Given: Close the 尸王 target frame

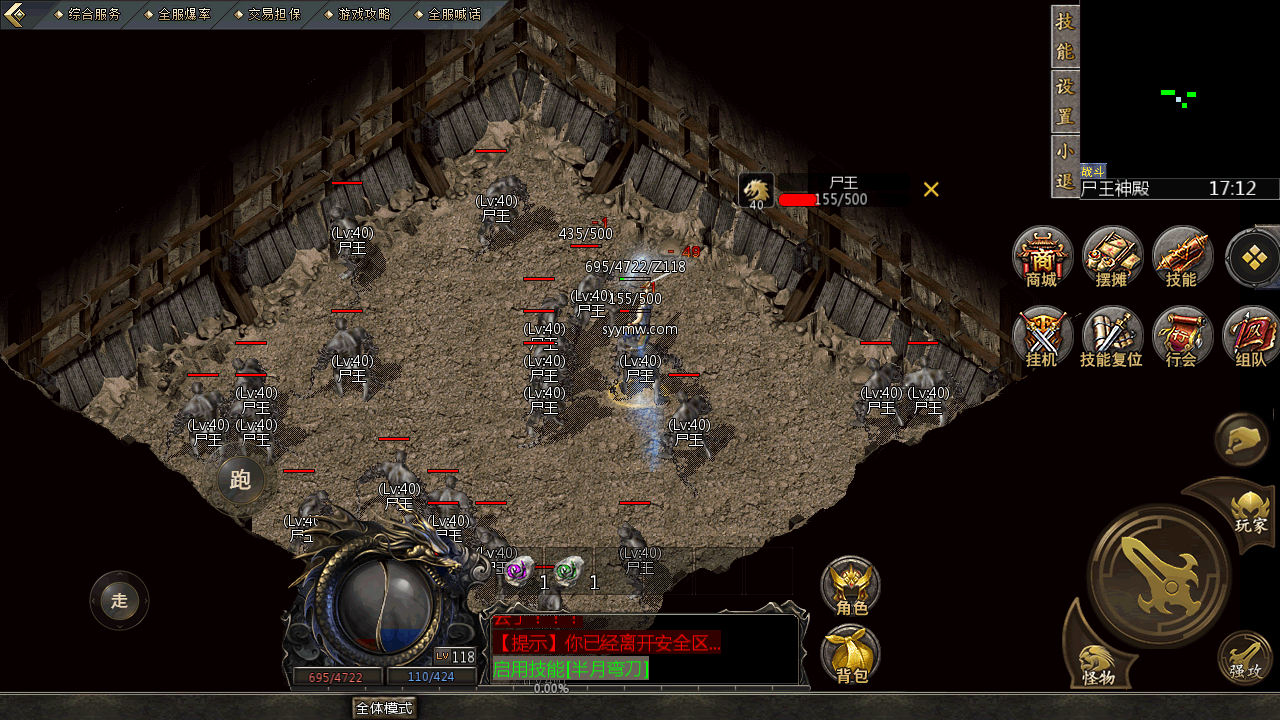Looking at the screenshot, I should coord(931,189).
